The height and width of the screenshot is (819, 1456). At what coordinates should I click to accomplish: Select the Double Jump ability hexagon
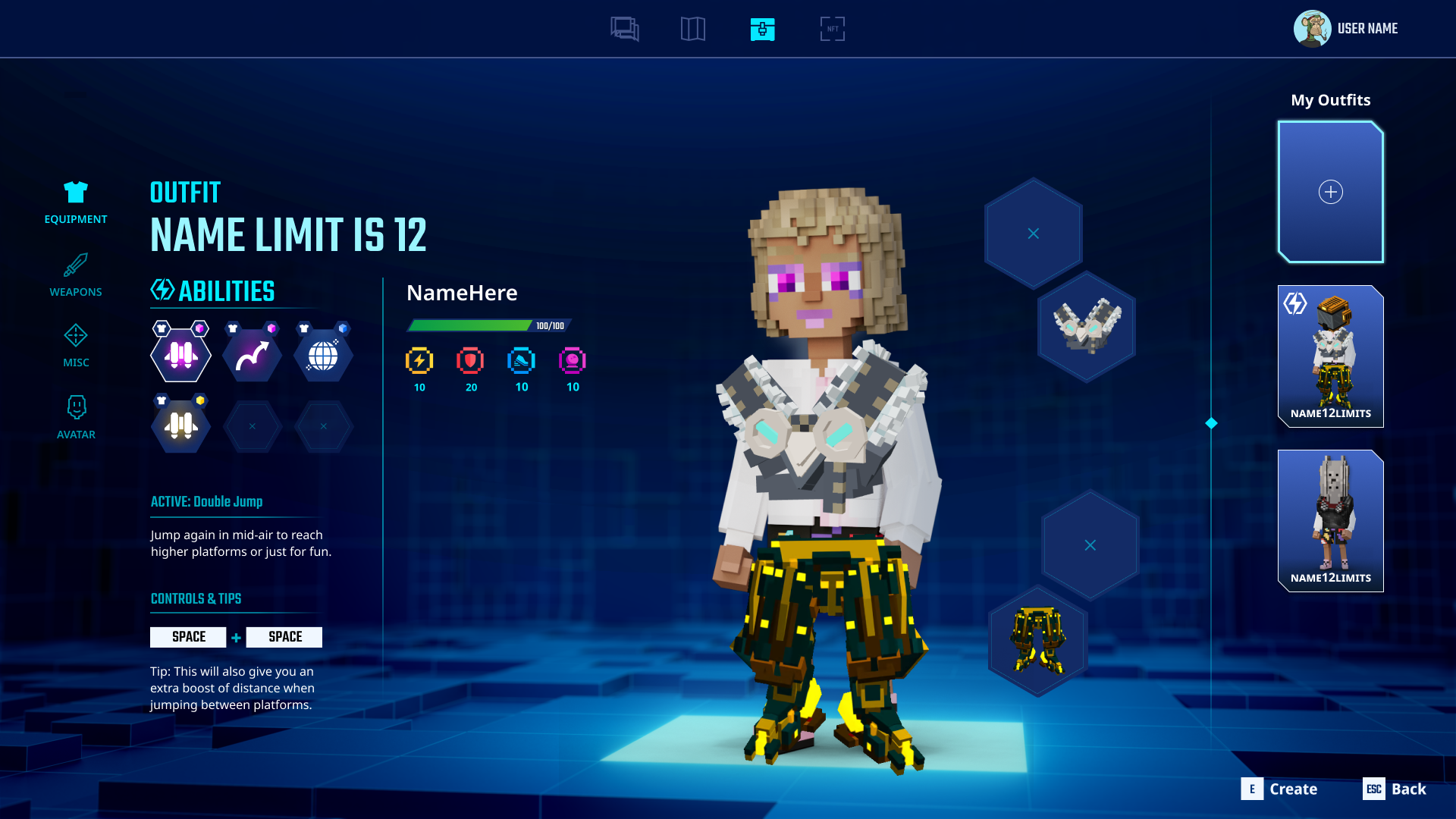pyautogui.click(x=180, y=355)
